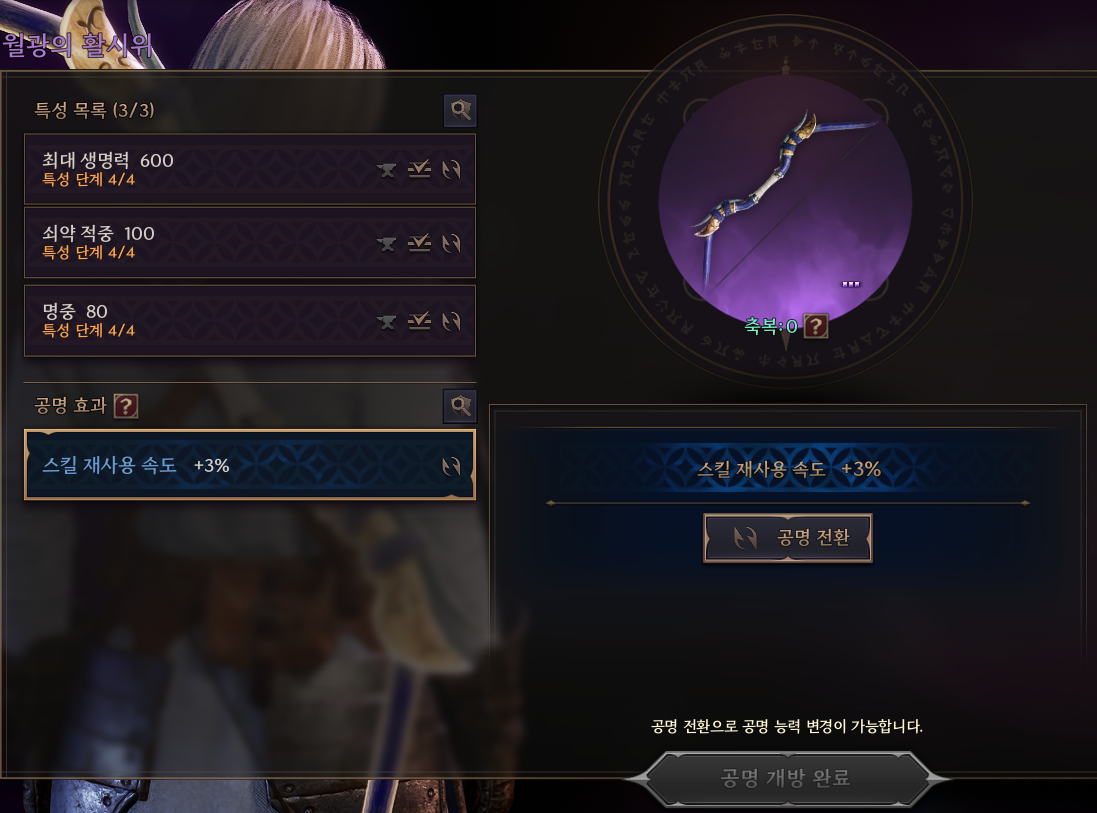
Task: Click the anvil icon on 쇠약 적중 row
Action: point(387,243)
